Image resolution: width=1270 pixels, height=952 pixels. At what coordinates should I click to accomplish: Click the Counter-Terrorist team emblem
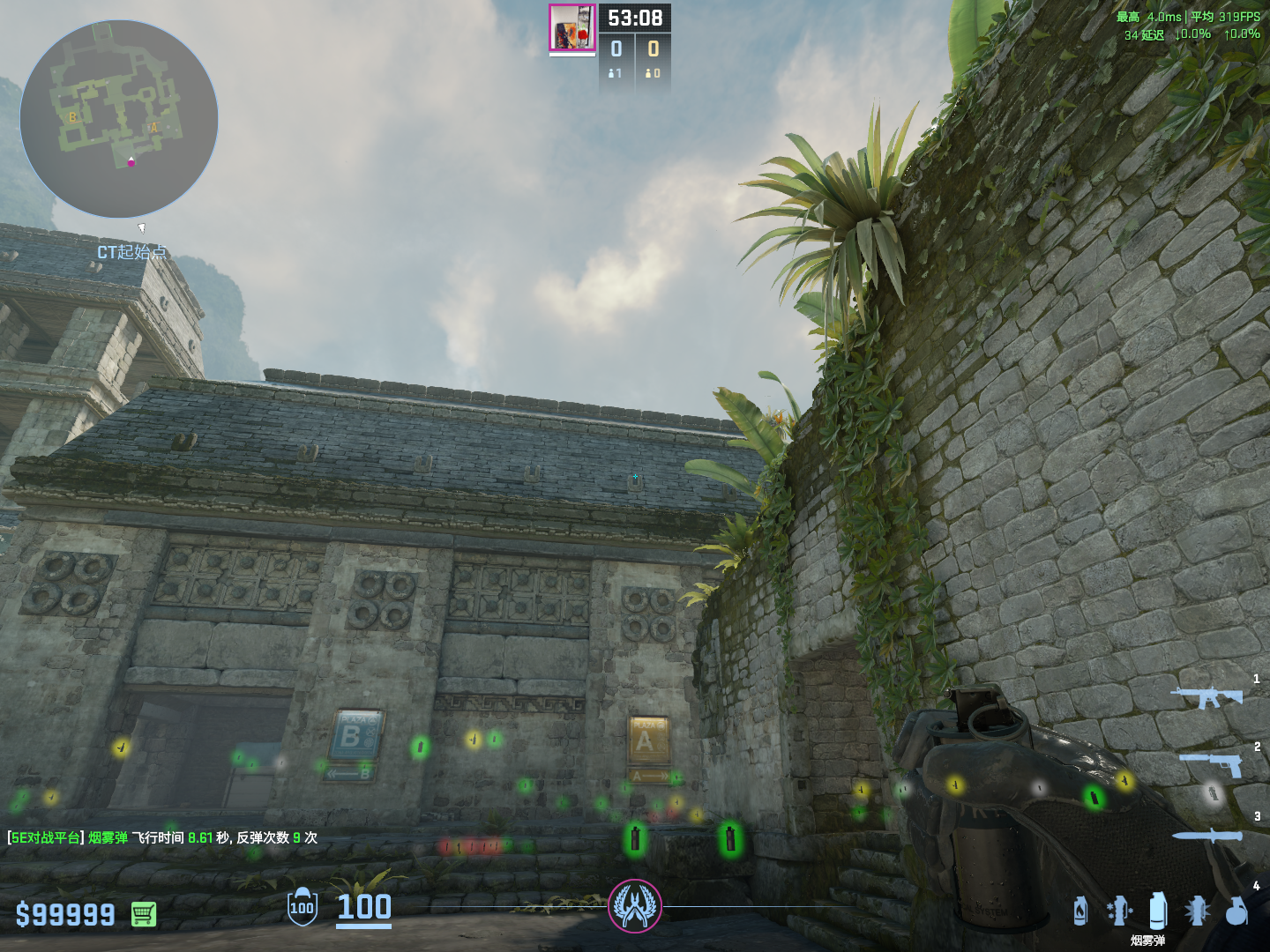[635, 906]
